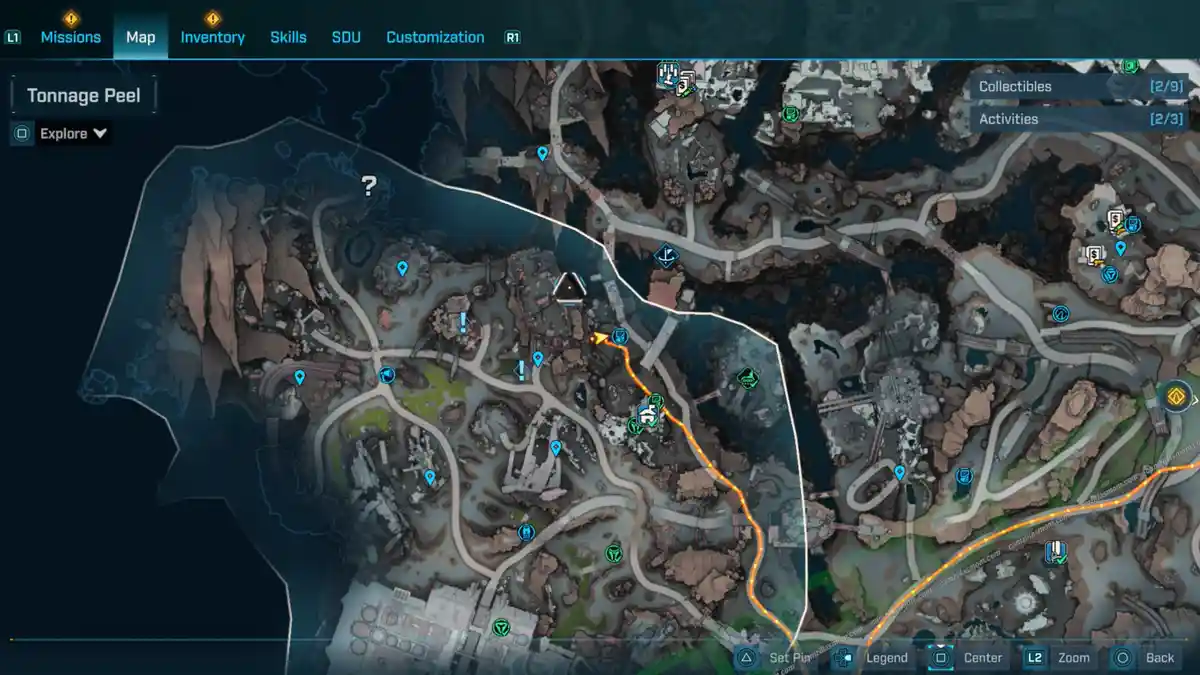Select the question mark map marker
Image resolution: width=1200 pixels, height=675 pixels.
369,185
